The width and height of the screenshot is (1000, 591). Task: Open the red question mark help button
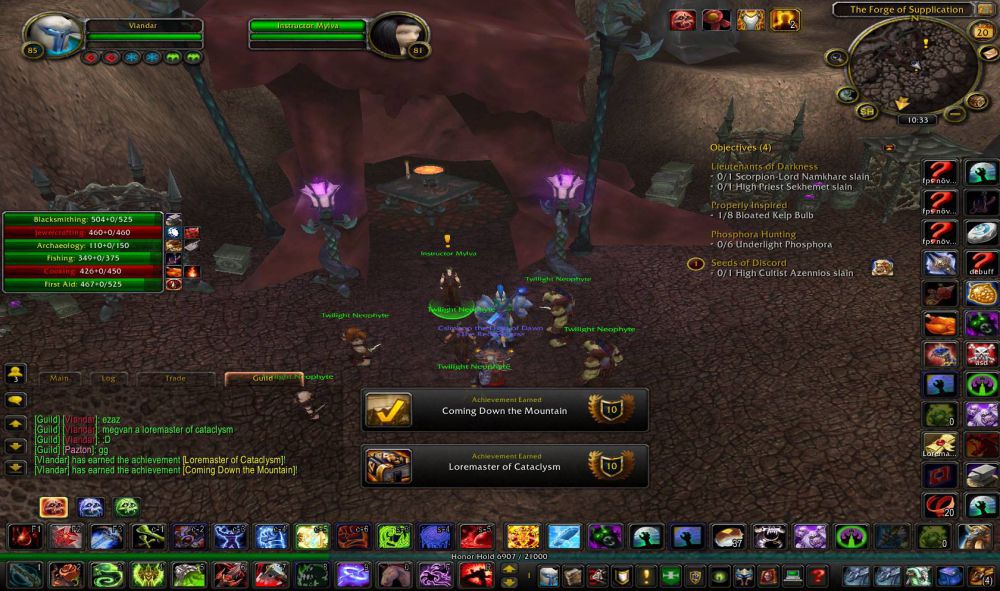(818, 576)
